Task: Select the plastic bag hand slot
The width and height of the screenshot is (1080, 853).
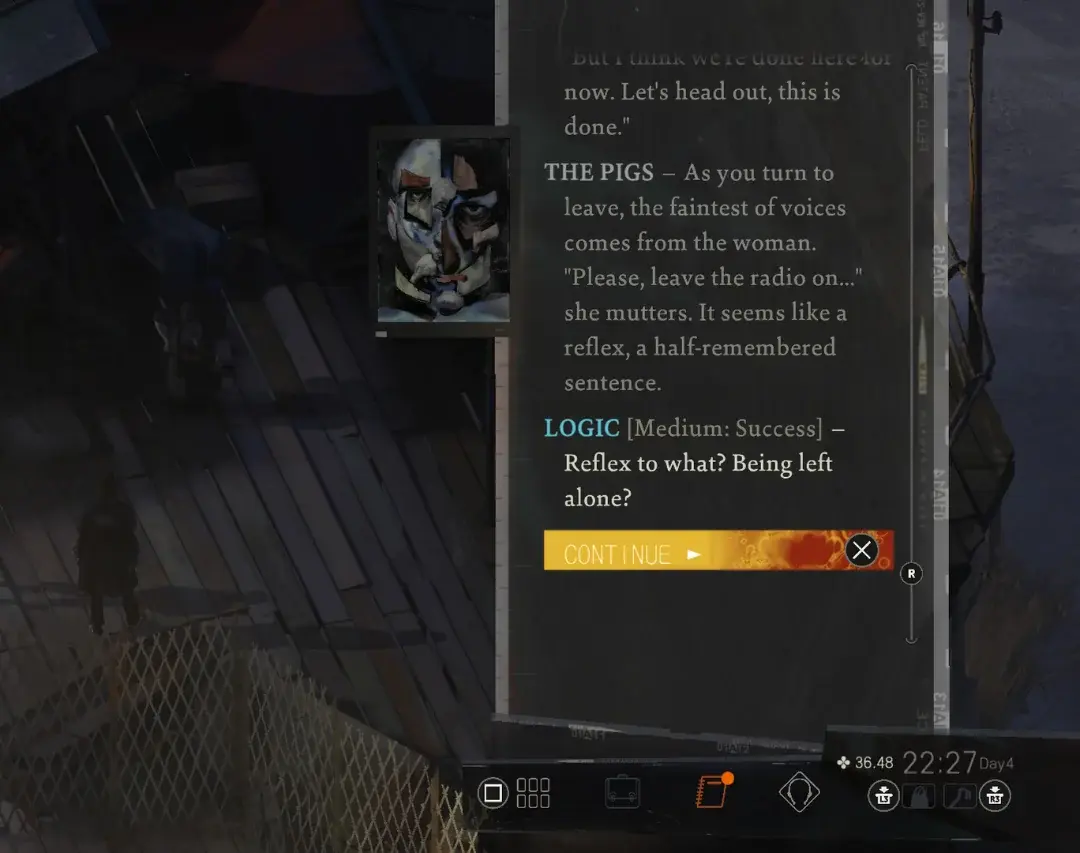Action: 919,796
